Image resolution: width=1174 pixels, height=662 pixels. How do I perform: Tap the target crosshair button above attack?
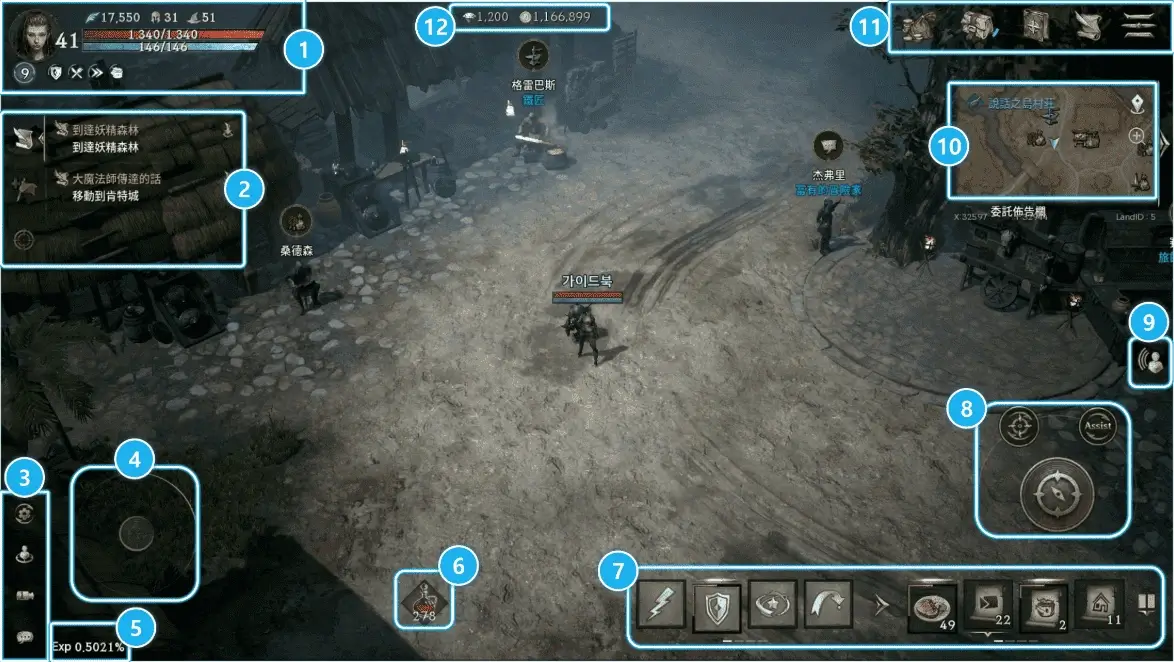1019,427
